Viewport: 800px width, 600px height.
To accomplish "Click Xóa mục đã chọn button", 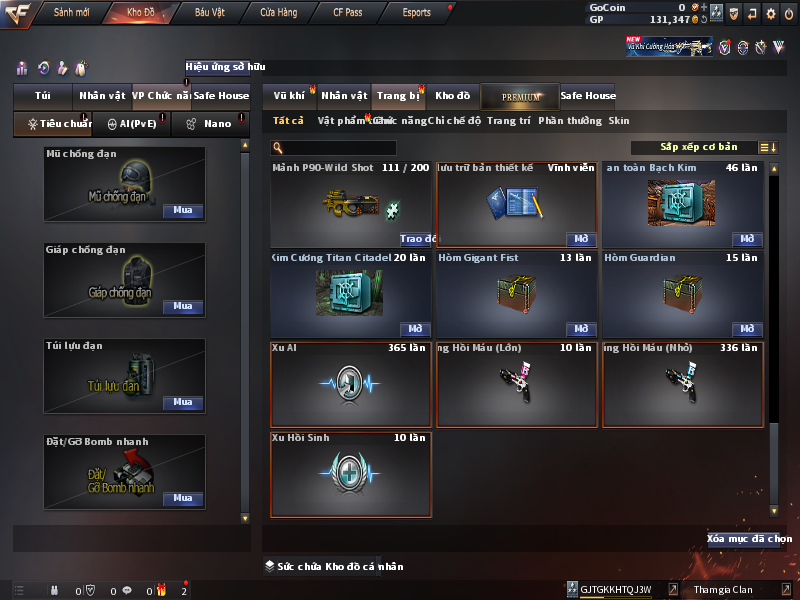I will (x=743, y=539).
